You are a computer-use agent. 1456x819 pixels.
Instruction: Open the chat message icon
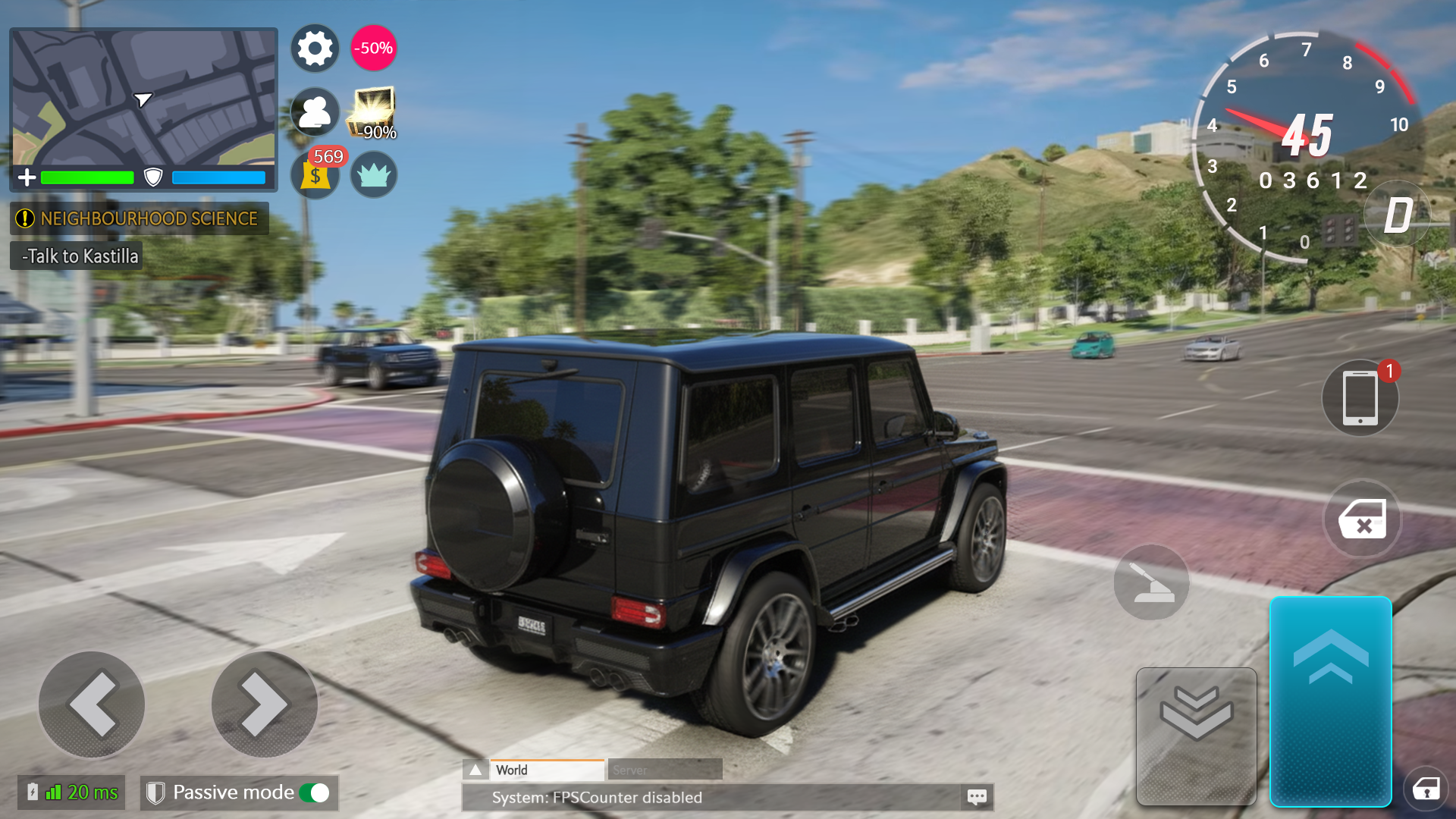tap(977, 797)
